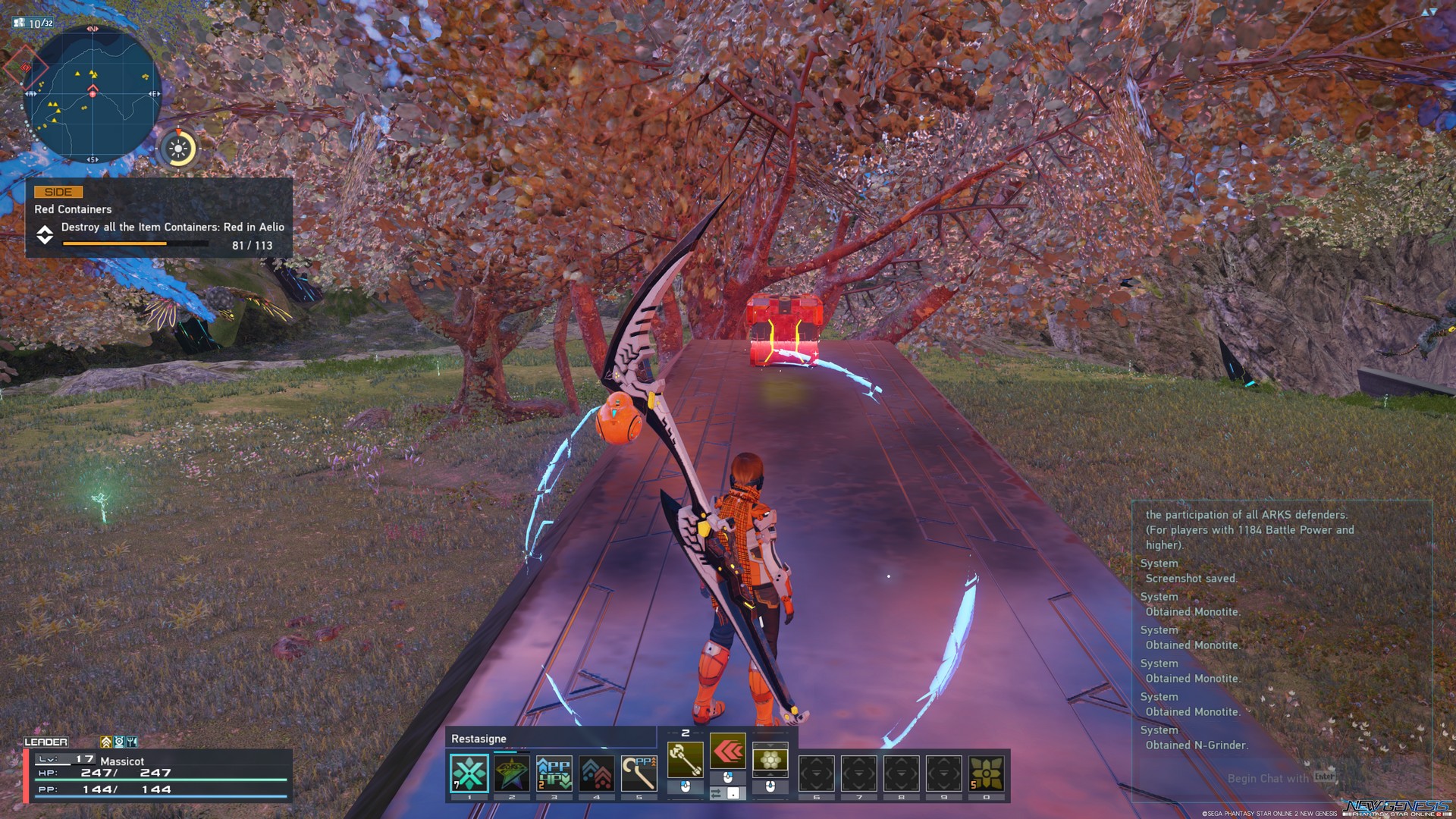Screen dimensions: 1456x819
Task: Click the gold chevron attack buff icon
Action: click(x=106, y=742)
